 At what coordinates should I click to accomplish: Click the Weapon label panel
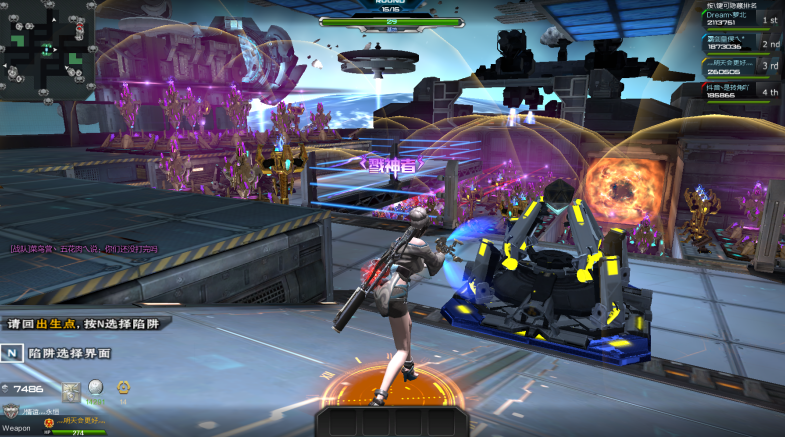click(17, 428)
